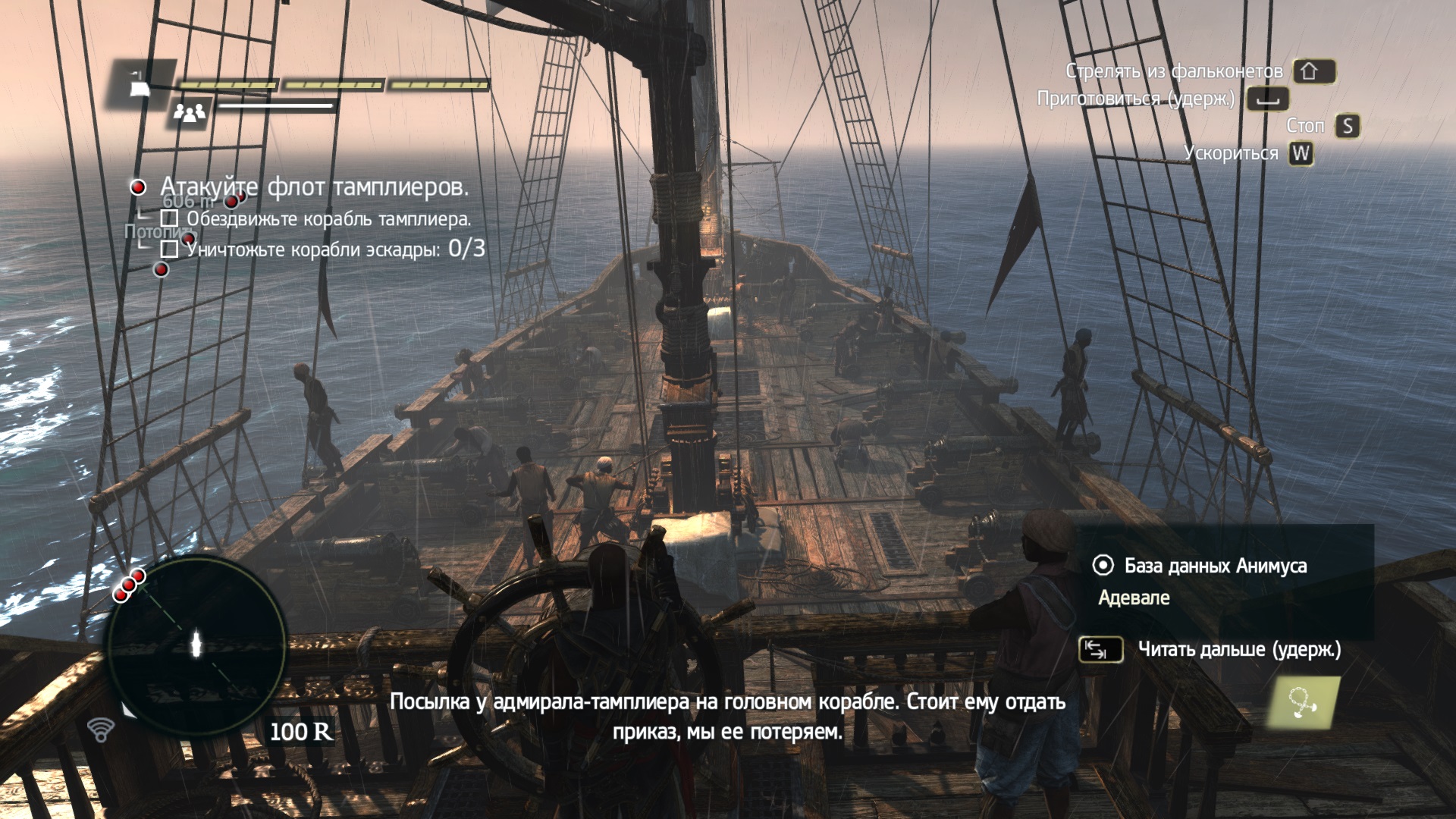The image size is (1456, 819).
Task: Click the red enemy markers on the minimap edge
Action: (129, 584)
